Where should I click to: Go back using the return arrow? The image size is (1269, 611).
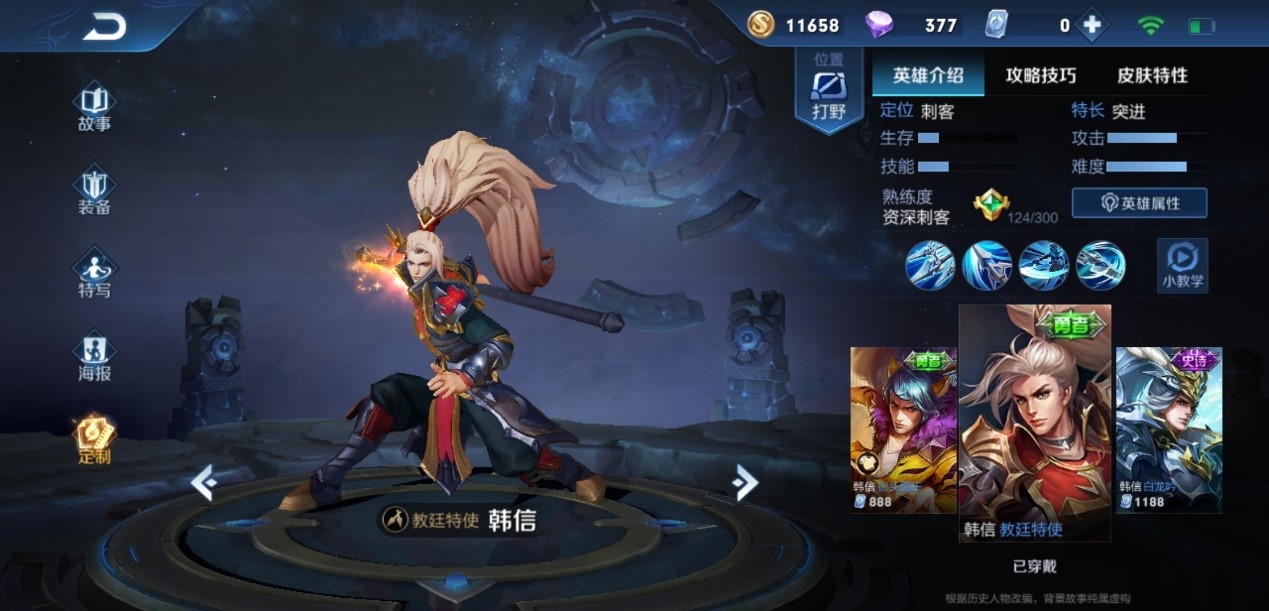click(x=104, y=27)
